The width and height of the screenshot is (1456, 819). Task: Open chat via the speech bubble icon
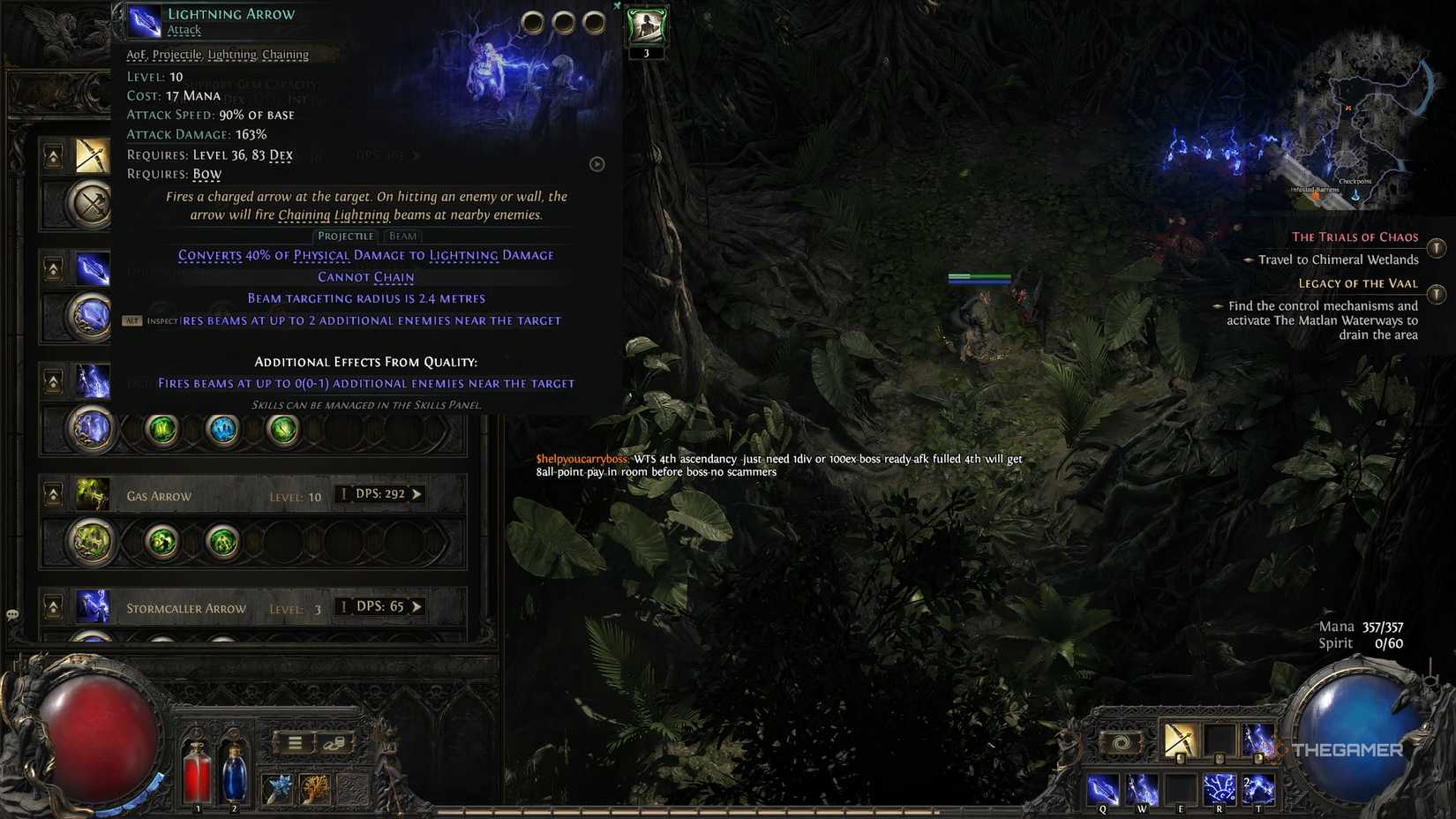click(11, 612)
